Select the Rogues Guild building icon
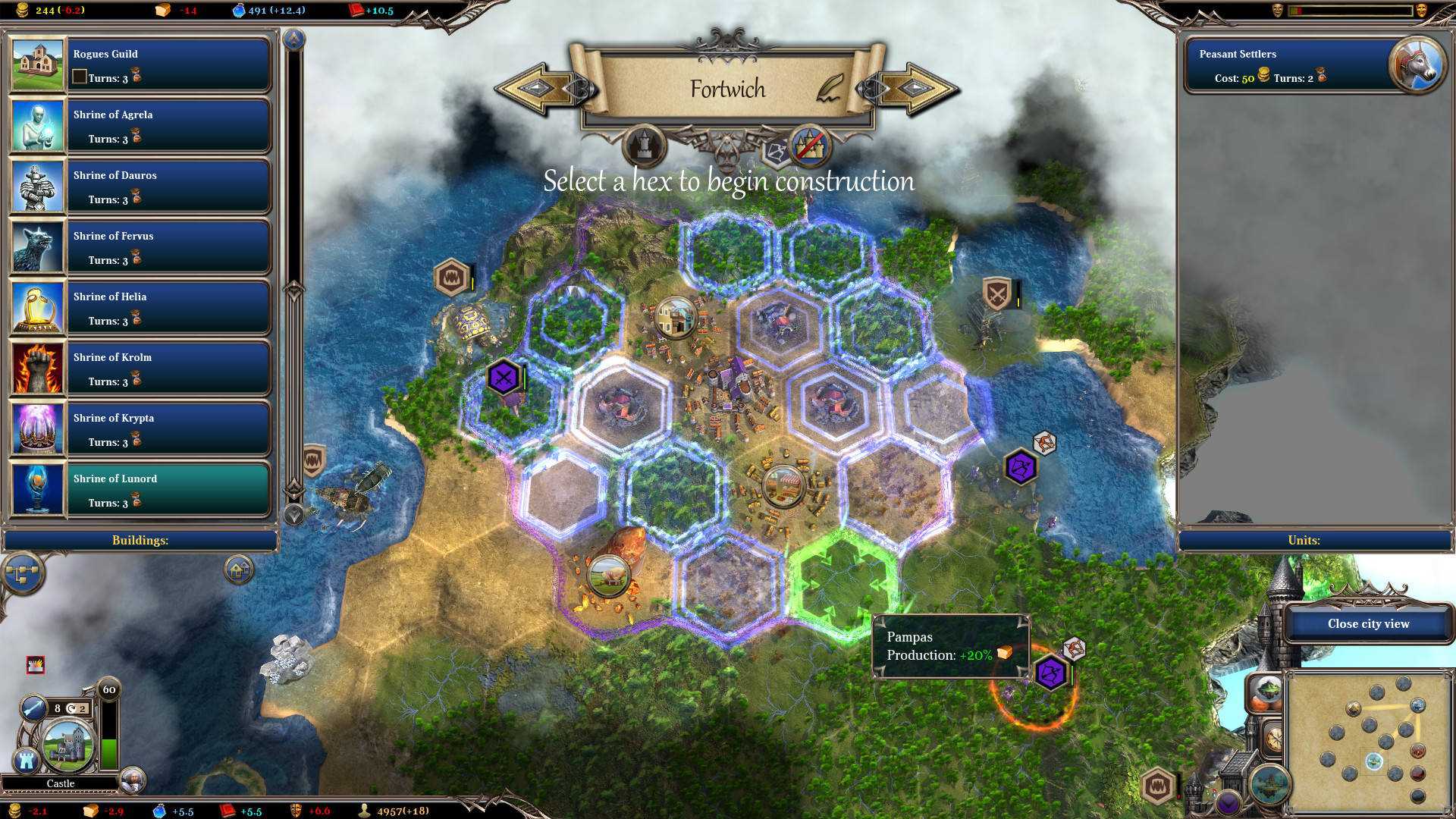The height and width of the screenshot is (819, 1456). pyautogui.click(x=36, y=64)
